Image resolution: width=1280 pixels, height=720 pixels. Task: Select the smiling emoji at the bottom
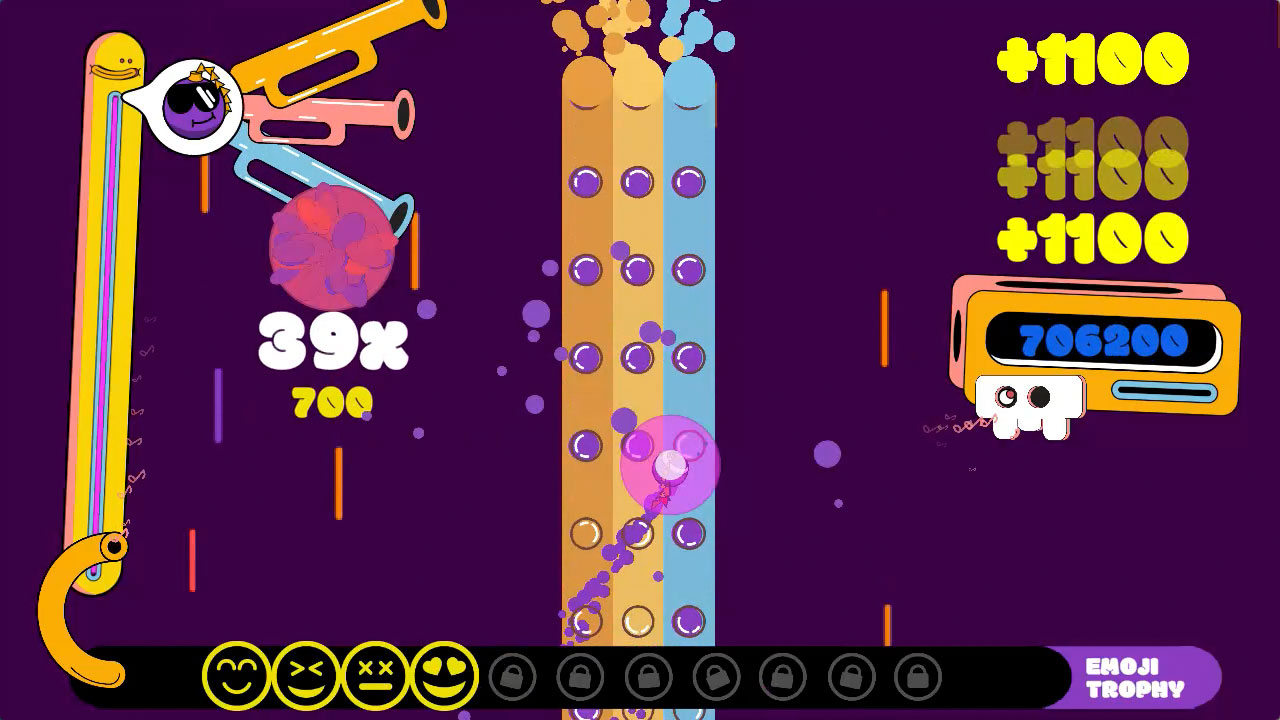237,677
